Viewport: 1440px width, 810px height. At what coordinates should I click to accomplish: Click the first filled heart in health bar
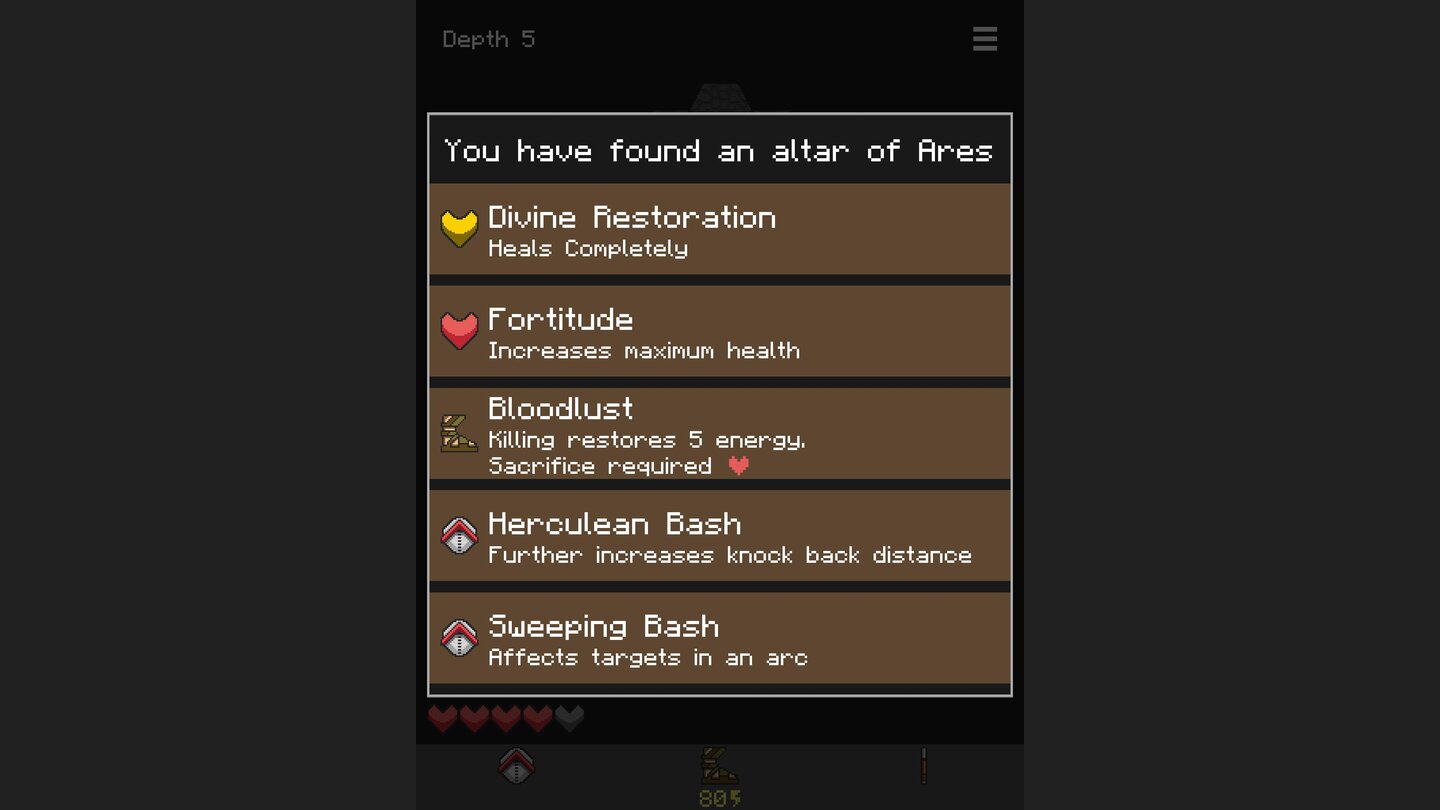tap(442, 718)
